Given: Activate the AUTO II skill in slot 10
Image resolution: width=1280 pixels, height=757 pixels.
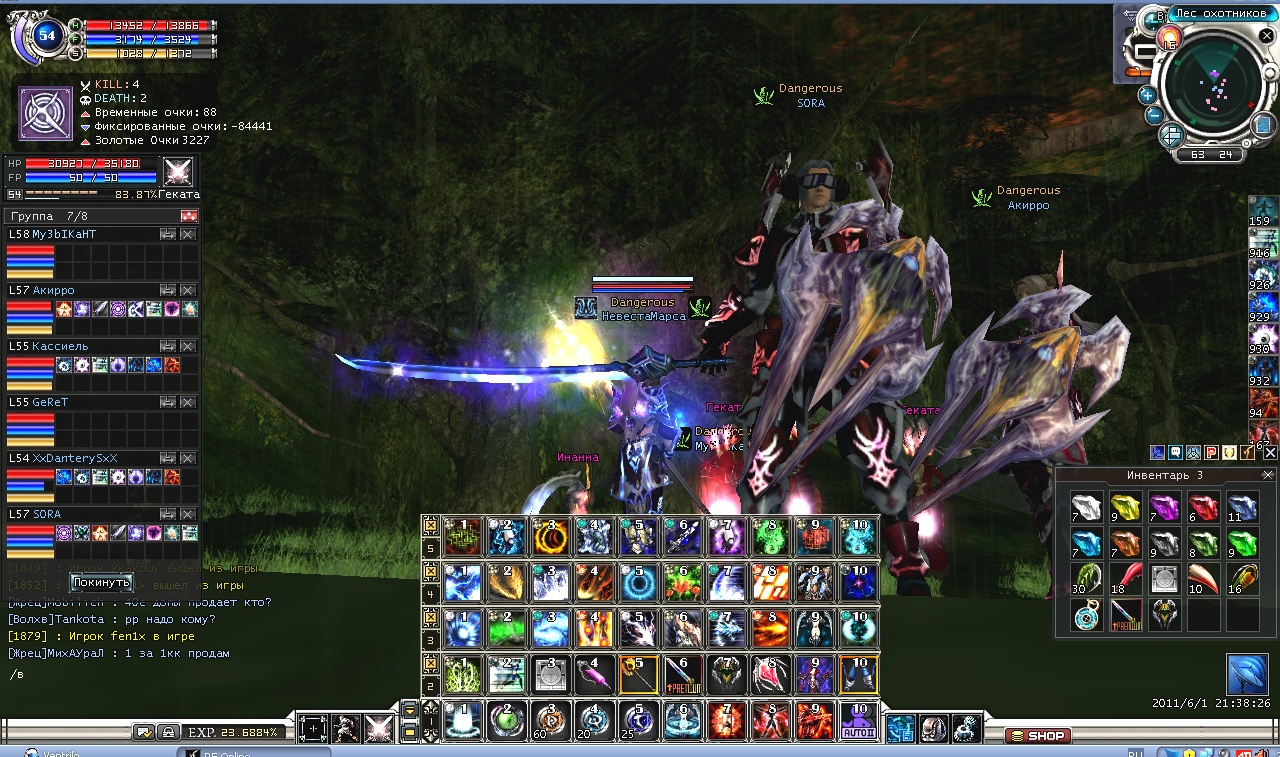Looking at the screenshot, I should pyautogui.click(x=858, y=721).
